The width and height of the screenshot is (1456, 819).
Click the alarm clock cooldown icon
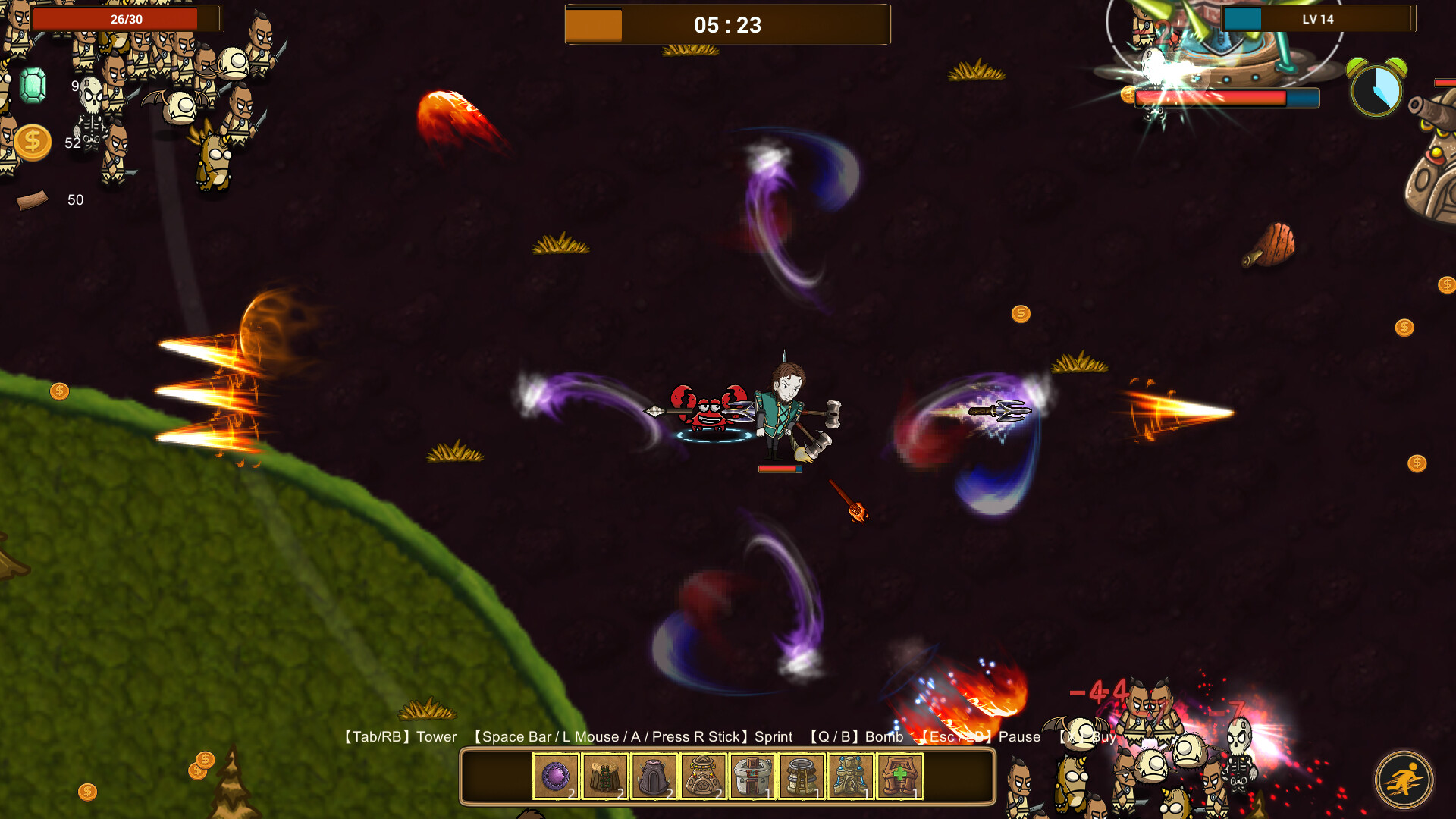1376,88
